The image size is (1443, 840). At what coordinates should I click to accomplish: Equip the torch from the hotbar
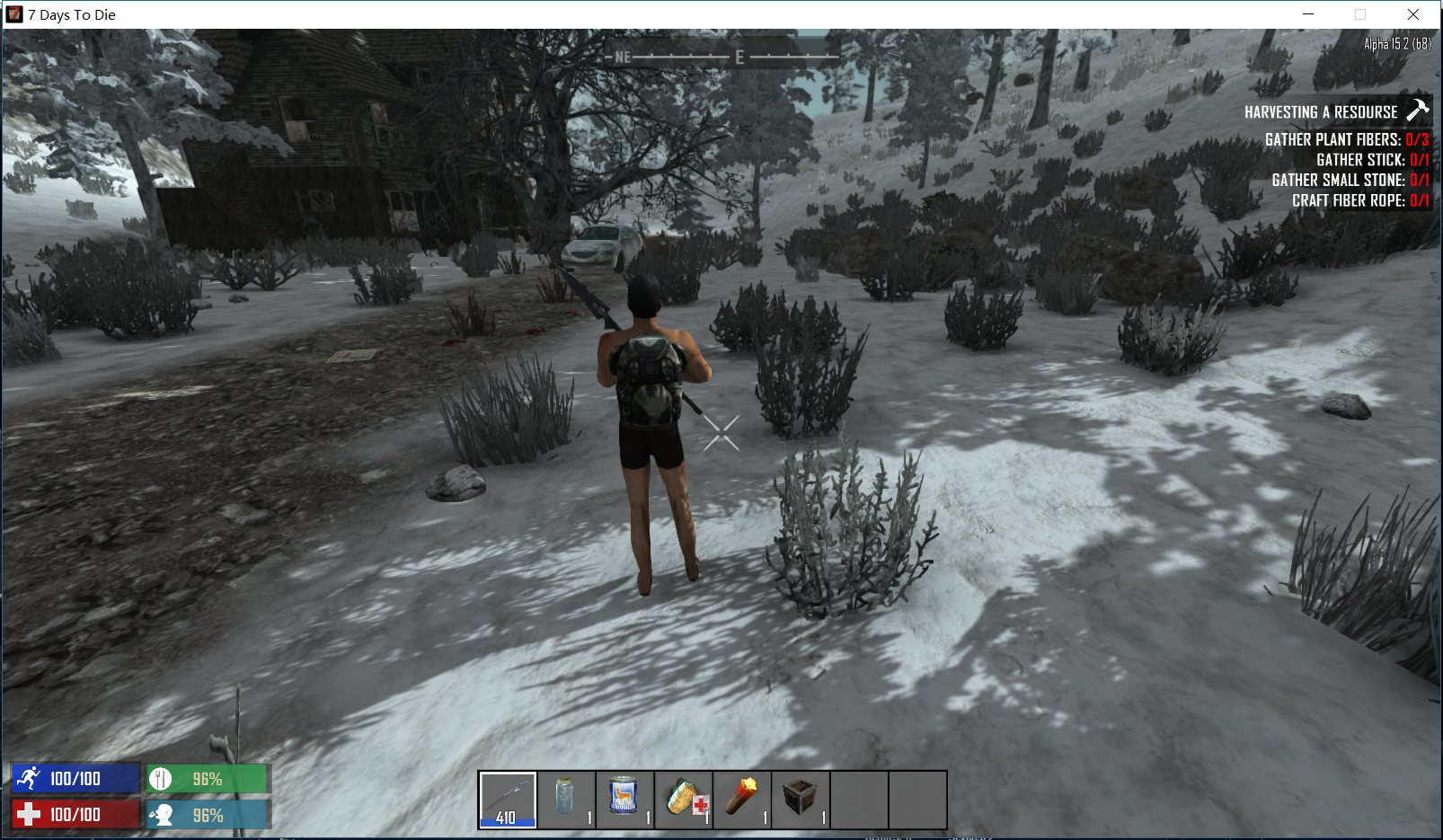741,799
